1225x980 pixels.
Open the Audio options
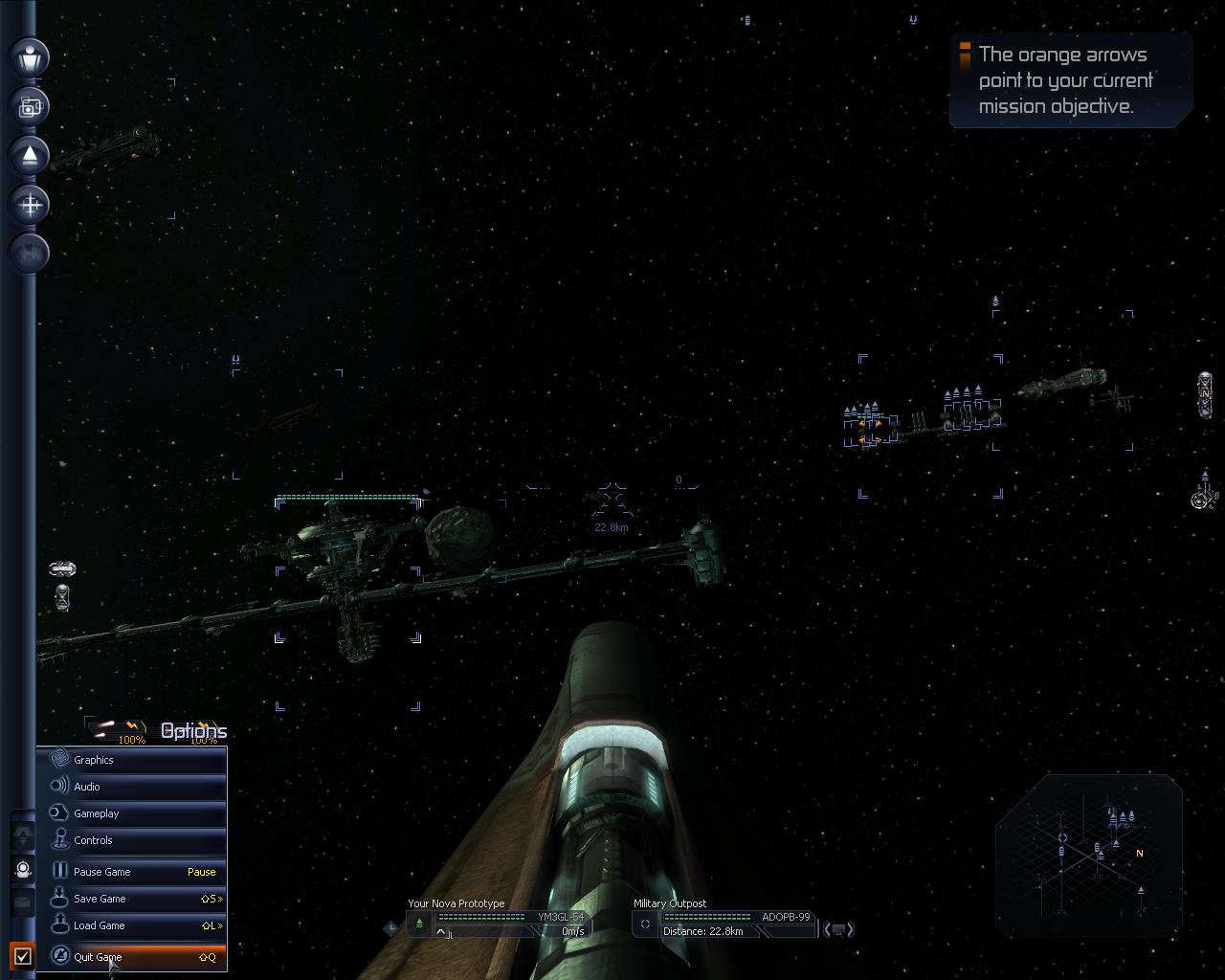tap(131, 787)
